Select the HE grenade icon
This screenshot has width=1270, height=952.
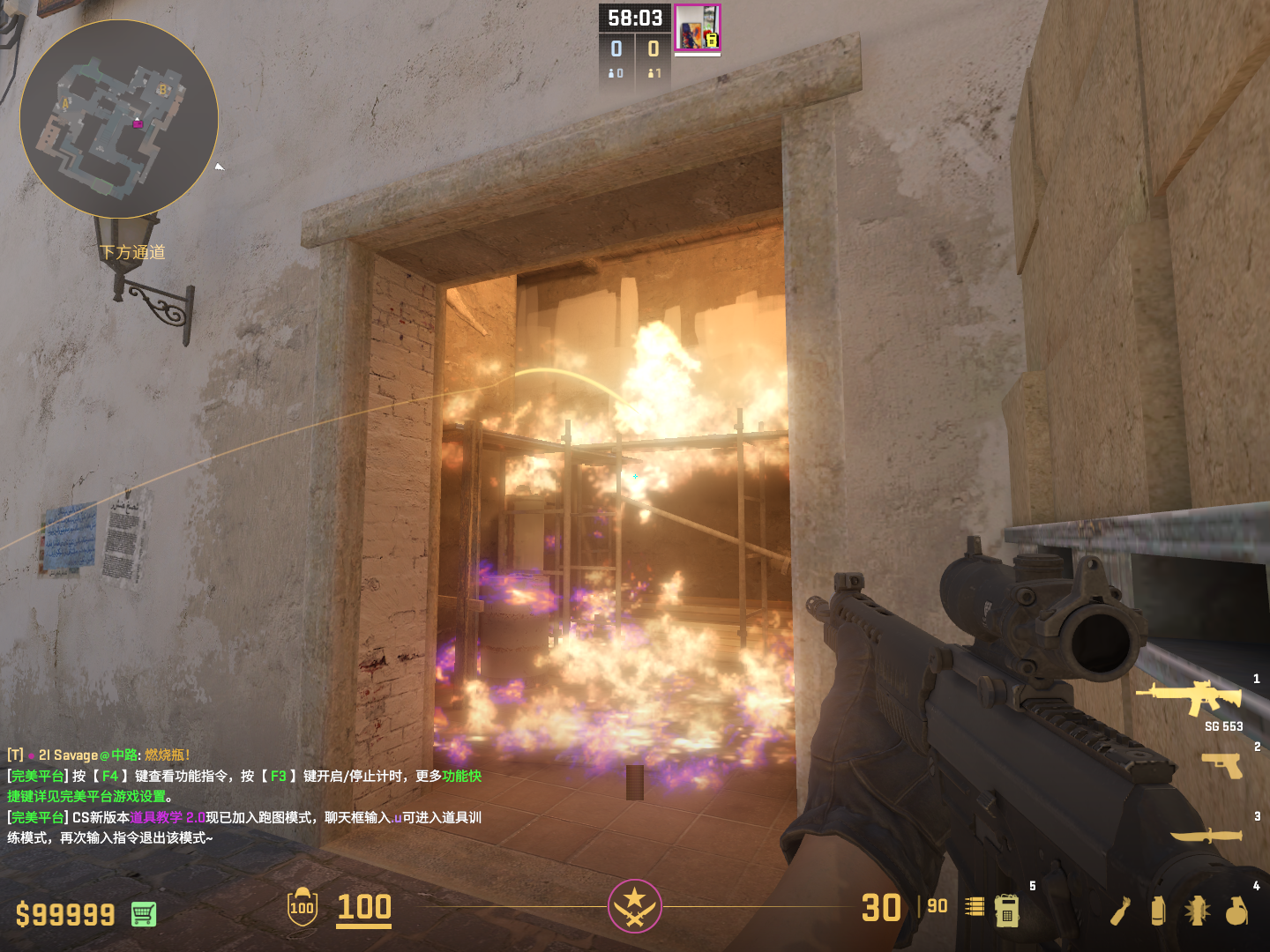(x=1236, y=911)
